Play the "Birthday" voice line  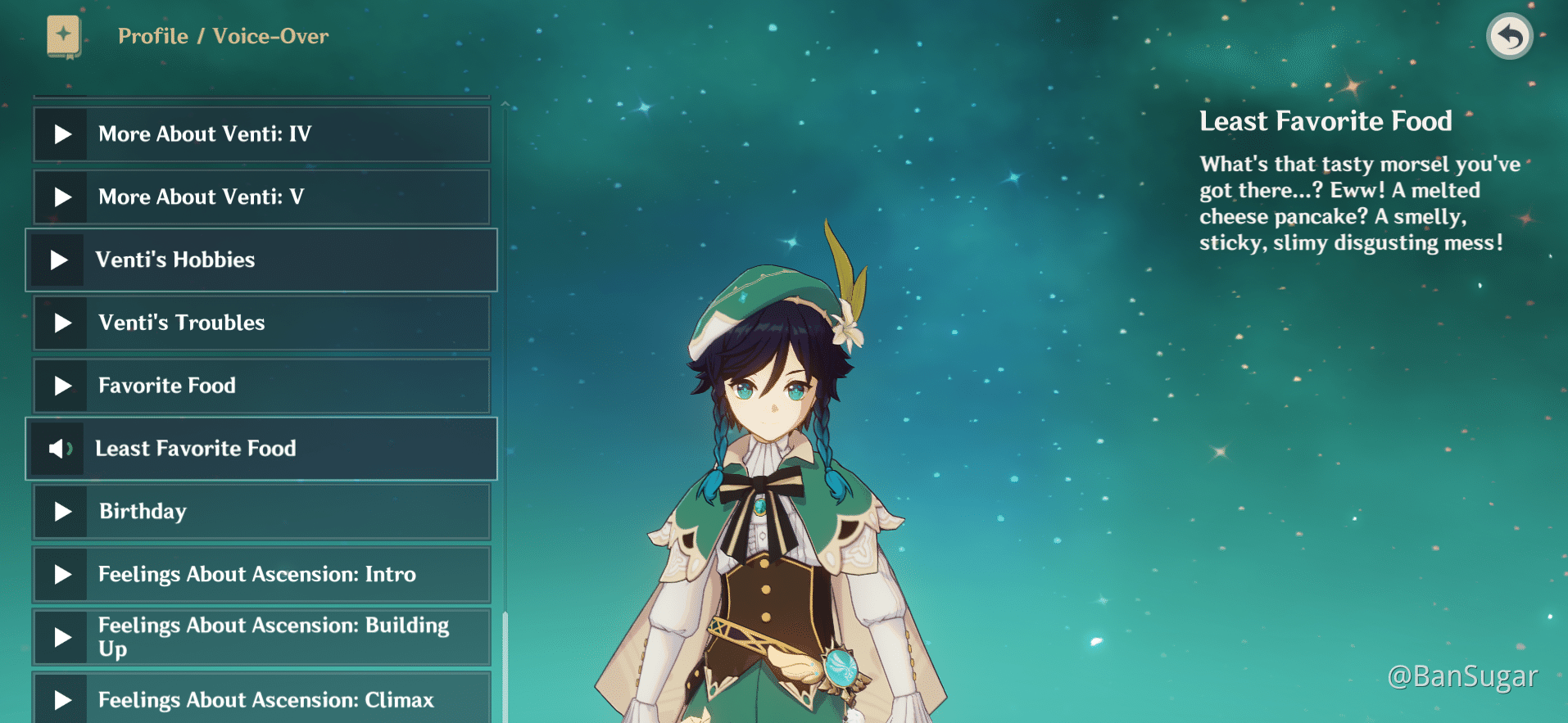pyautogui.click(x=61, y=511)
